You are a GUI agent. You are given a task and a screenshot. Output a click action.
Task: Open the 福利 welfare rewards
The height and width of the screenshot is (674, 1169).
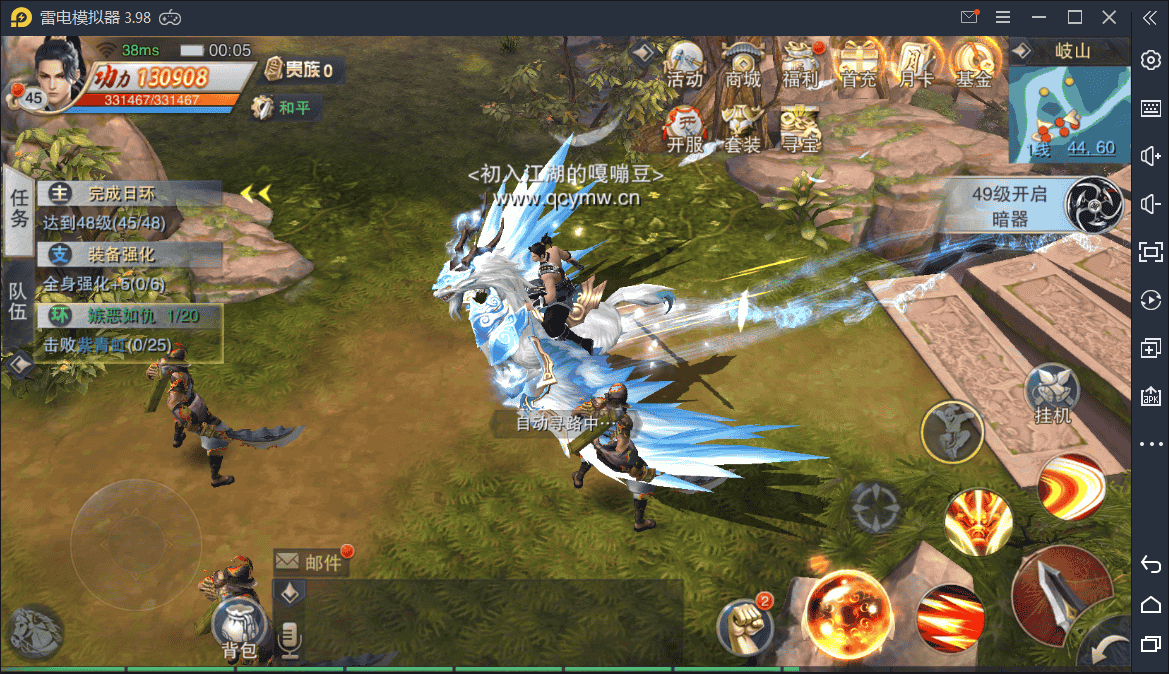(x=801, y=64)
